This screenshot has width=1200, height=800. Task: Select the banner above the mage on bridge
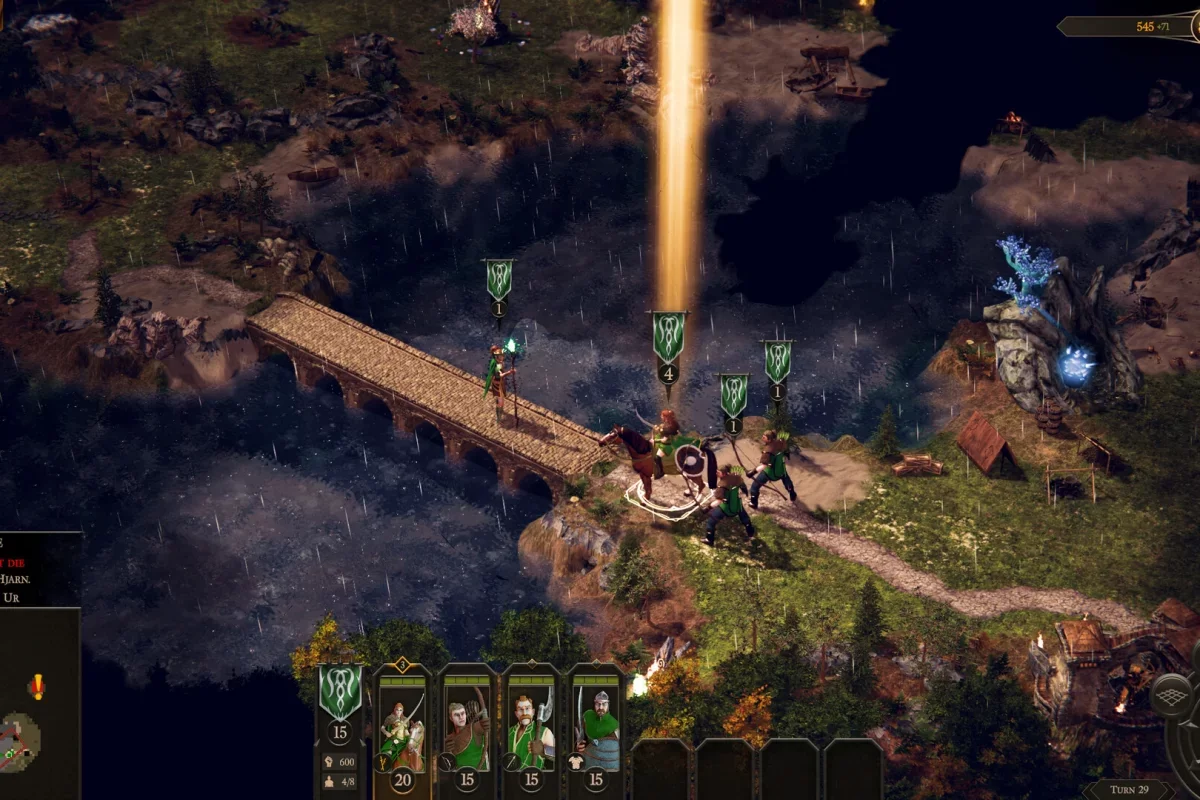click(x=499, y=280)
